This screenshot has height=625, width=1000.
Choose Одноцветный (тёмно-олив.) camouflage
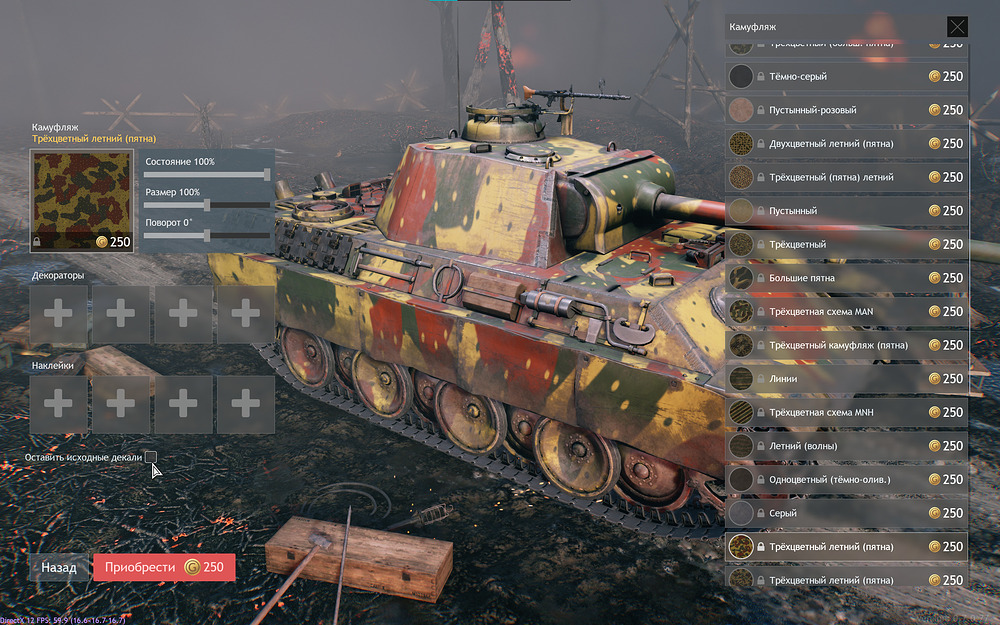(x=846, y=479)
